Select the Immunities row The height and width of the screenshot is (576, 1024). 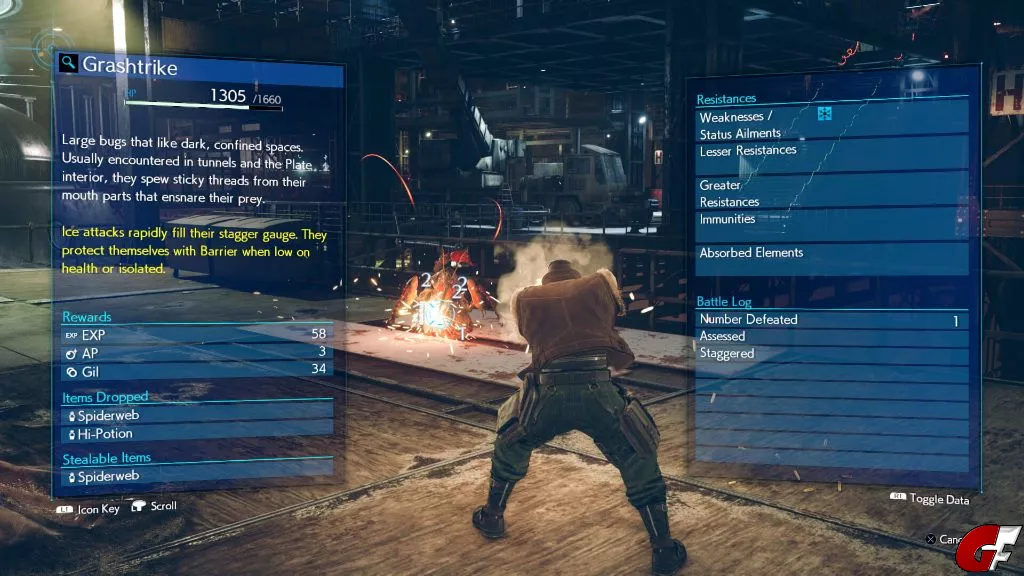point(832,220)
